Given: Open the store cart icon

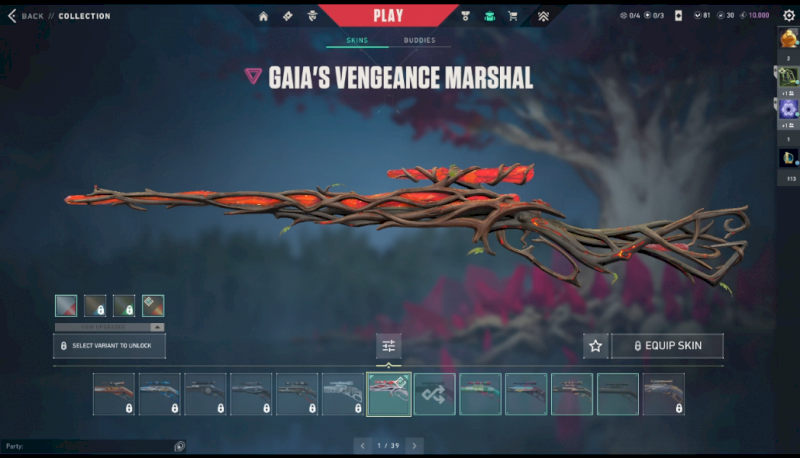Looking at the screenshot, I should (513, 16).
